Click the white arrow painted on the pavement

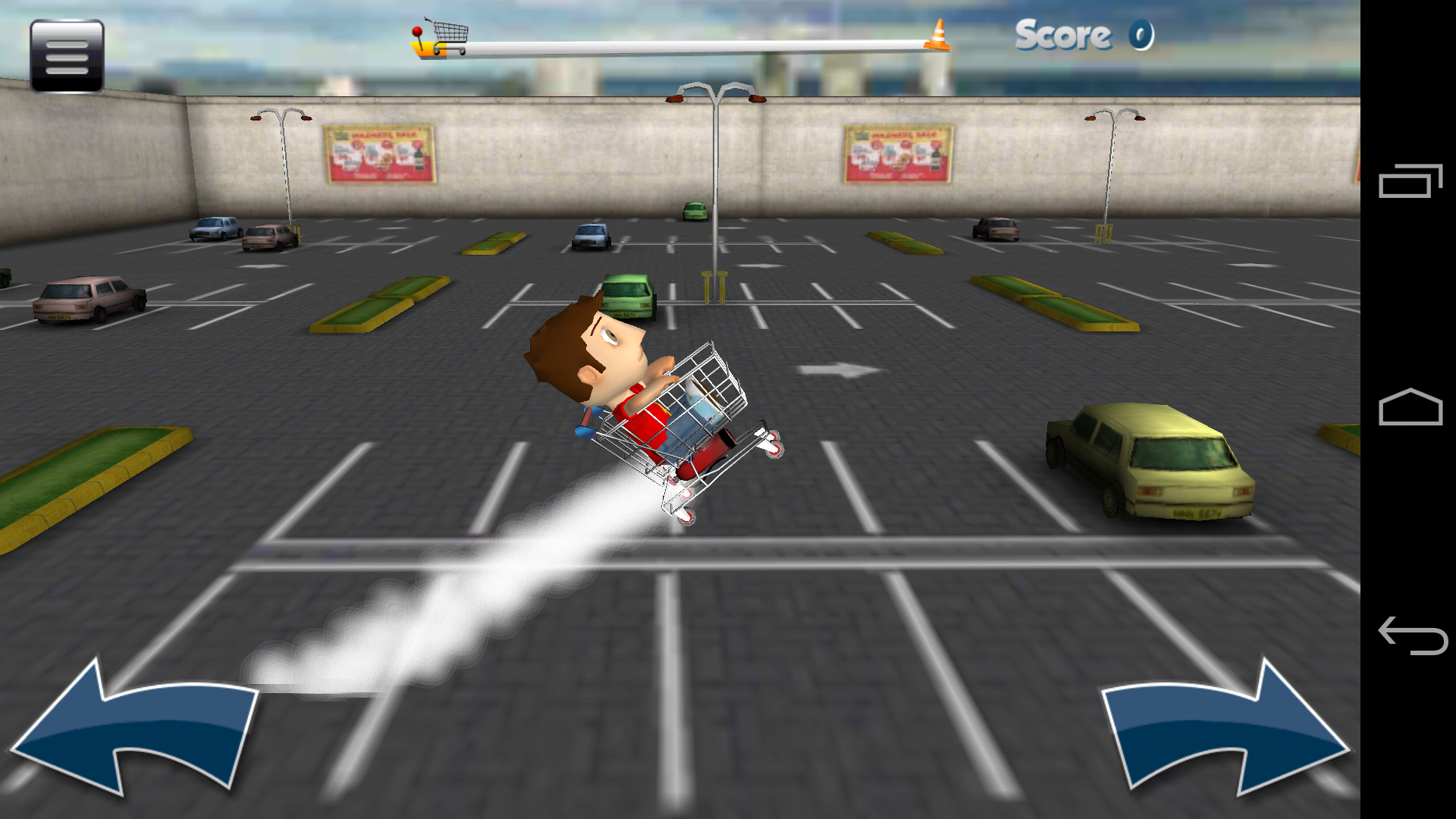coord(842,369)
